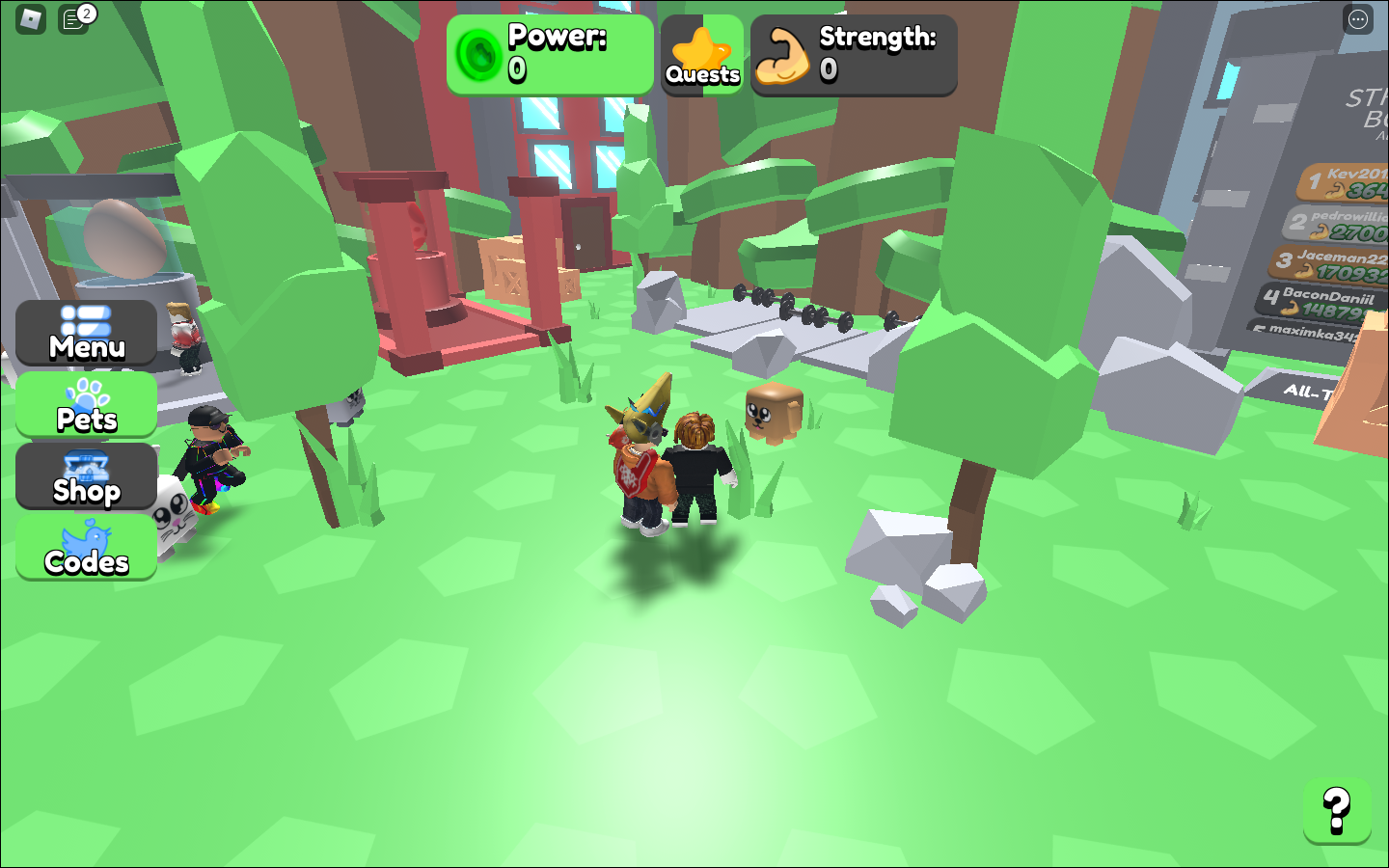
Task: Open the Menu panel
Action: (86, 333)
